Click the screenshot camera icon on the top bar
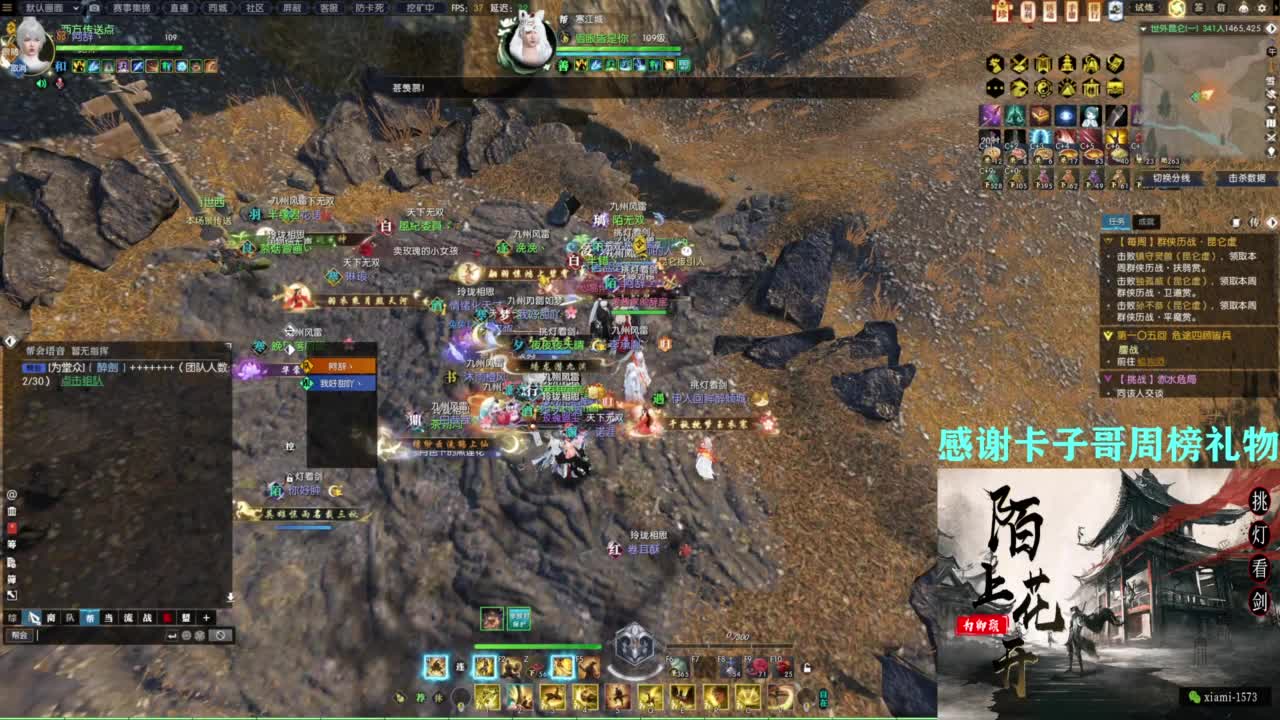The width and height of the screenshot is (1280, 720). (94, 7)
